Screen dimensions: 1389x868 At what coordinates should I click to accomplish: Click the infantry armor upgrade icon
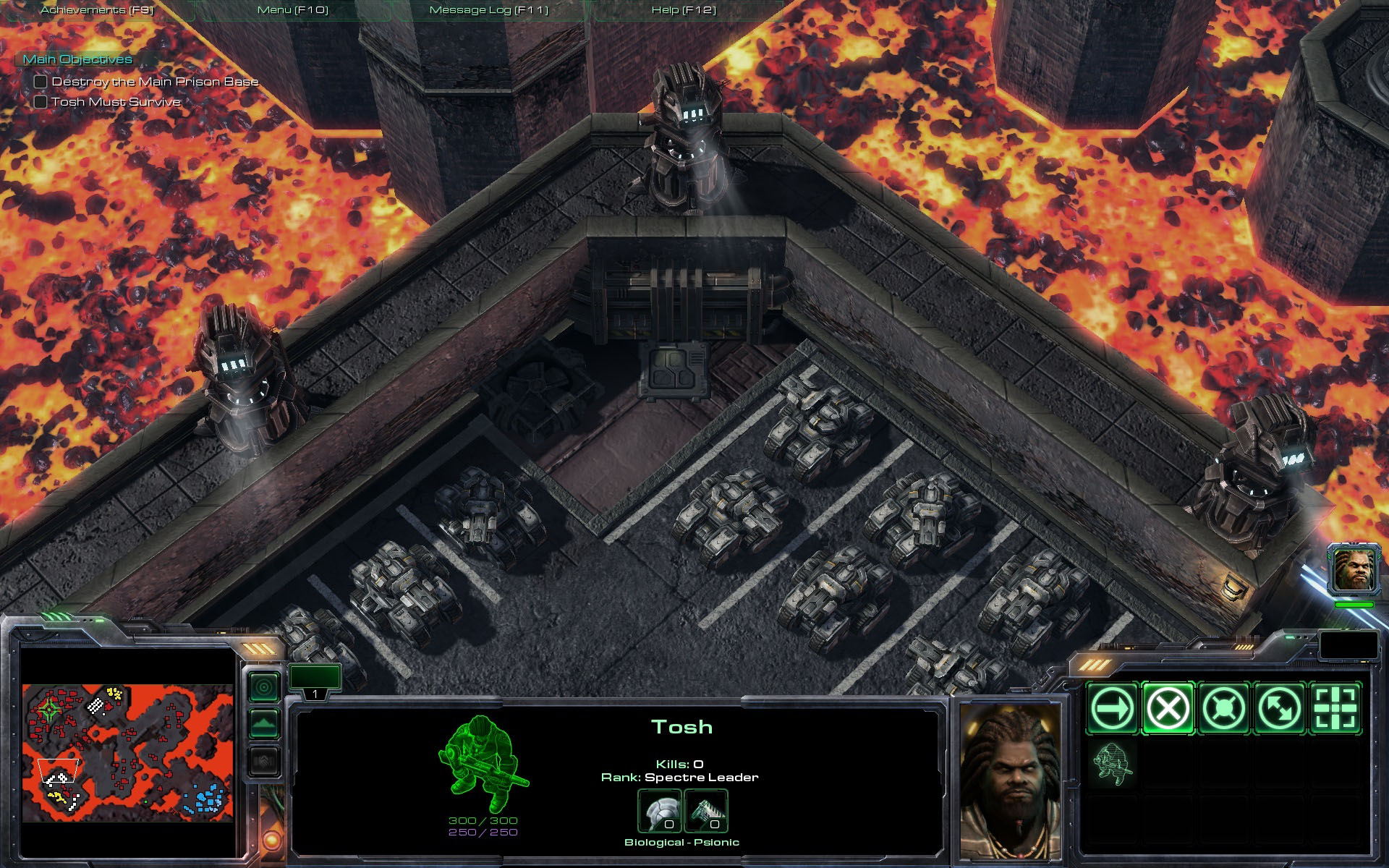[659, 812]
